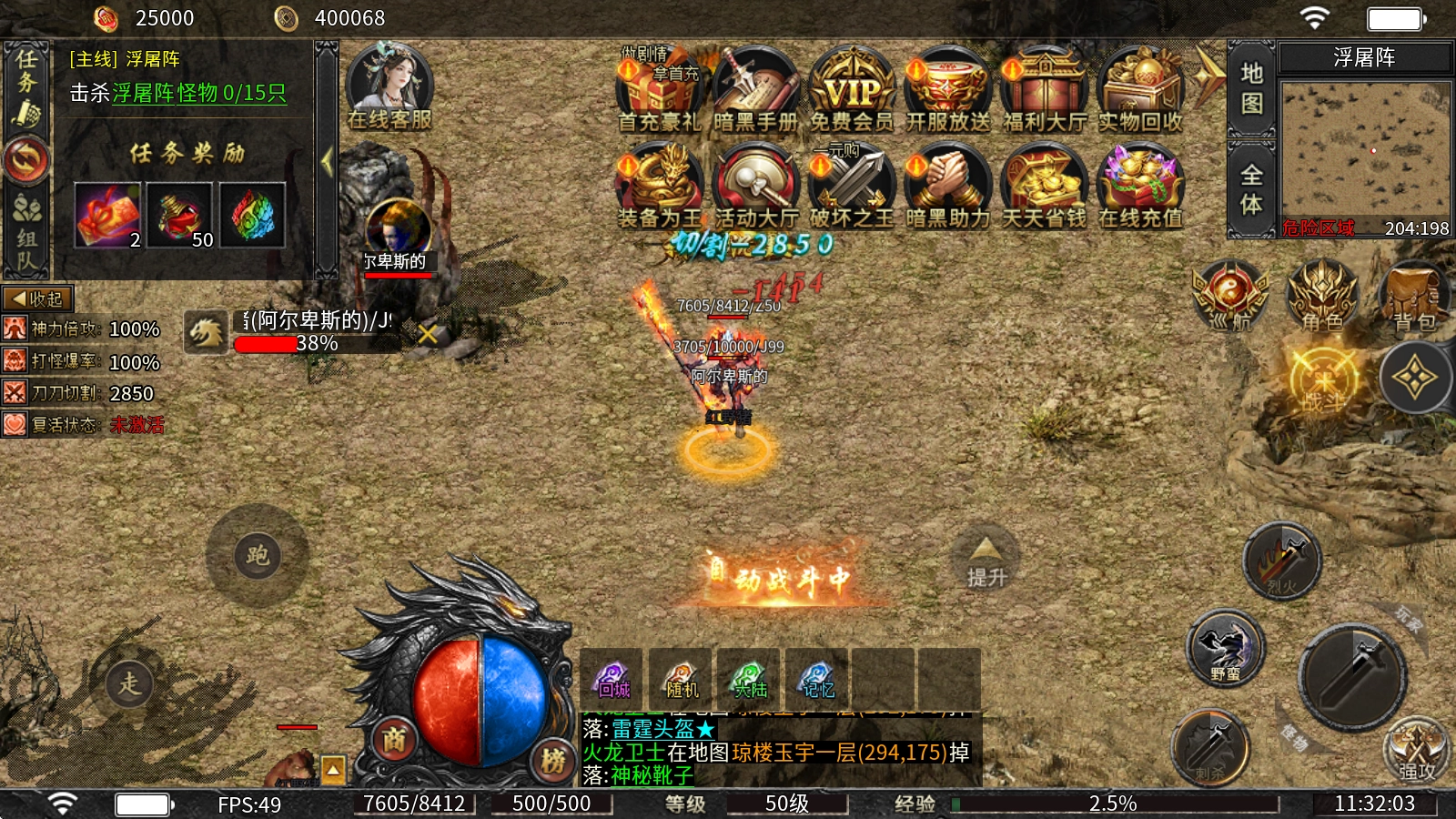This screenshot has width=1456, height=819.
Task: Collapse the stats panel with 收起
Action: 37,298
